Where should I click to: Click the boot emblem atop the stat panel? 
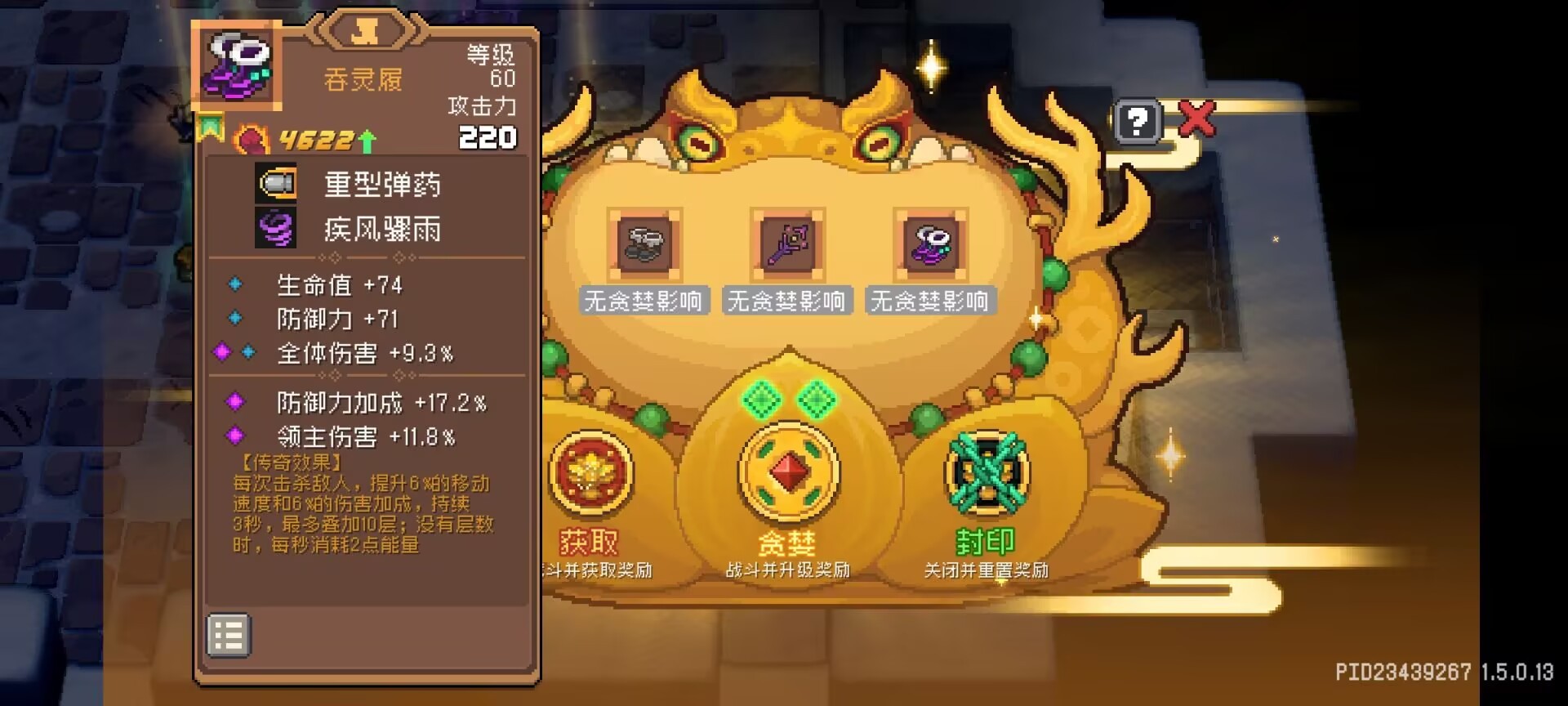(x=367, y=31)
